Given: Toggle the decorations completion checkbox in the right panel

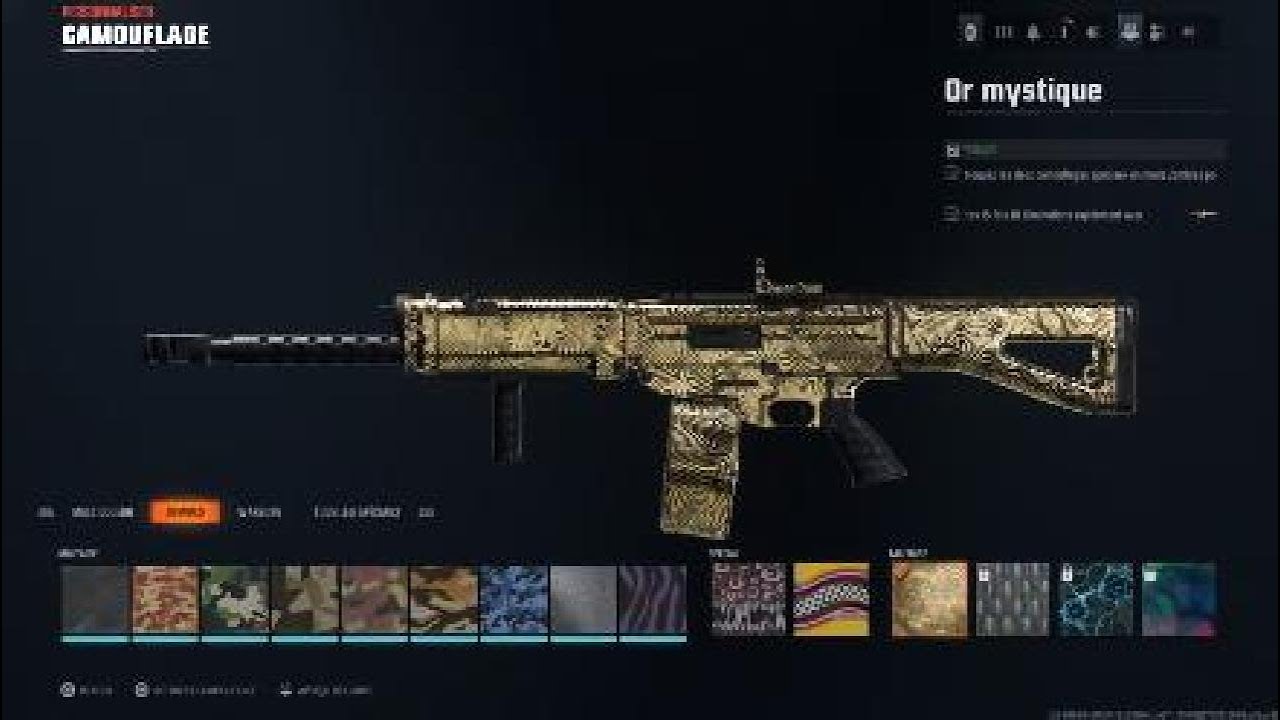Looking at the screenshot, I should coord(948,213).
